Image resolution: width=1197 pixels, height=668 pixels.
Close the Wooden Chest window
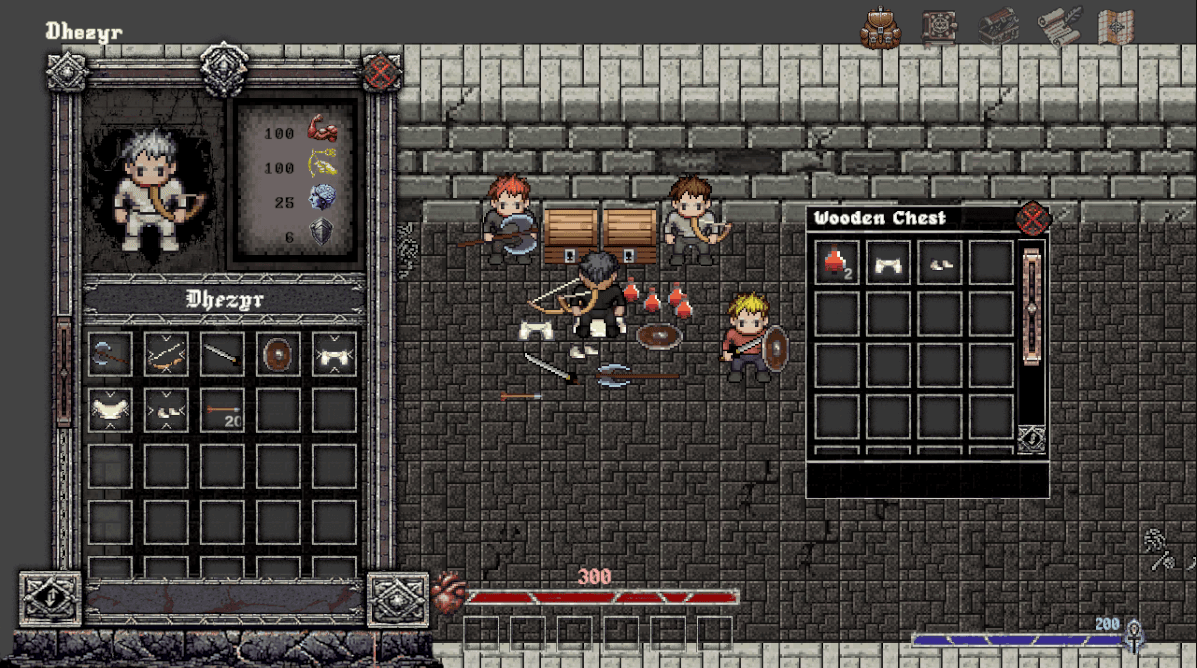[1032, 219]
